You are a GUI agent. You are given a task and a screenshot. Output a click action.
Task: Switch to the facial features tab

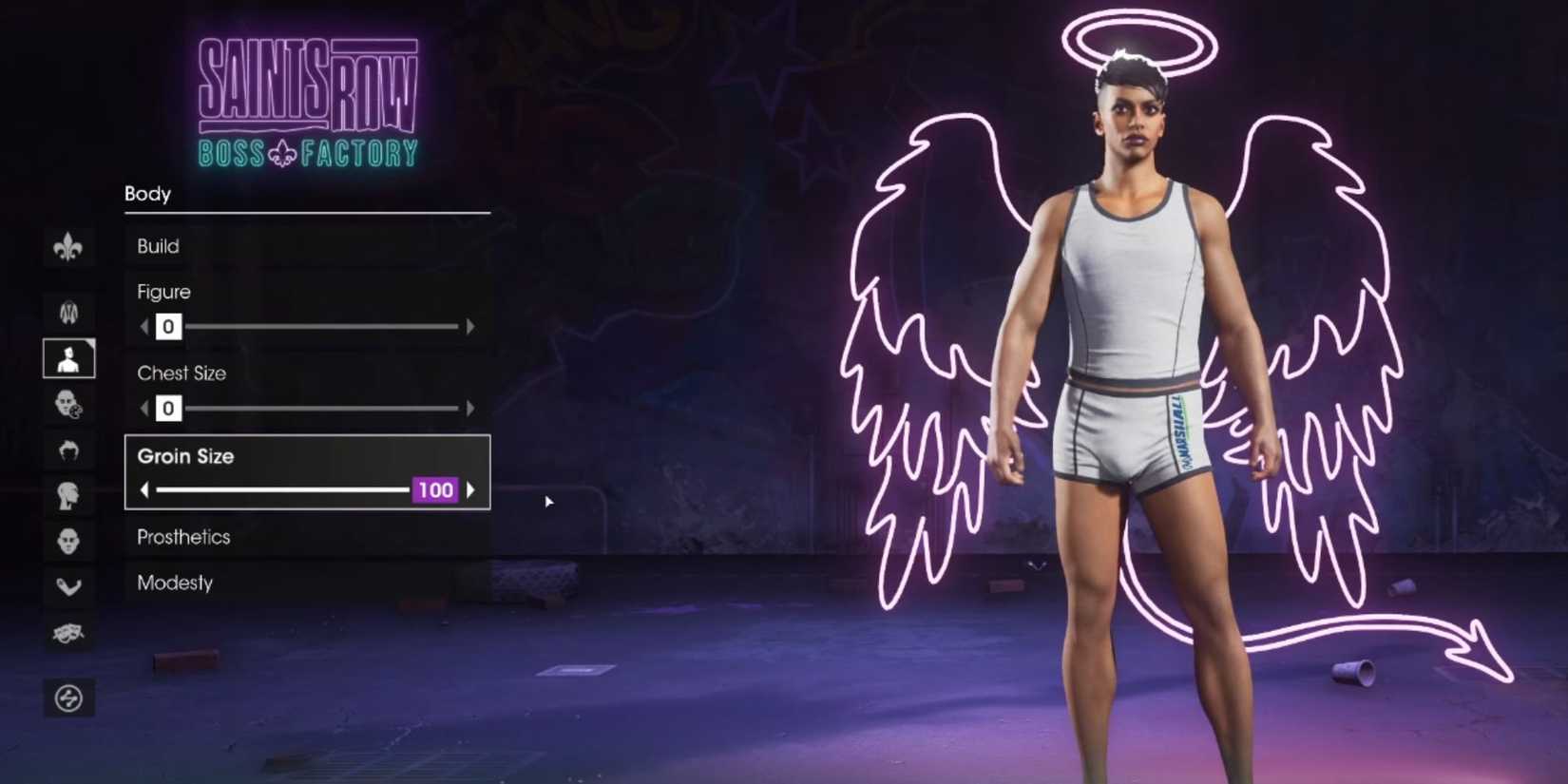point(68,540)
